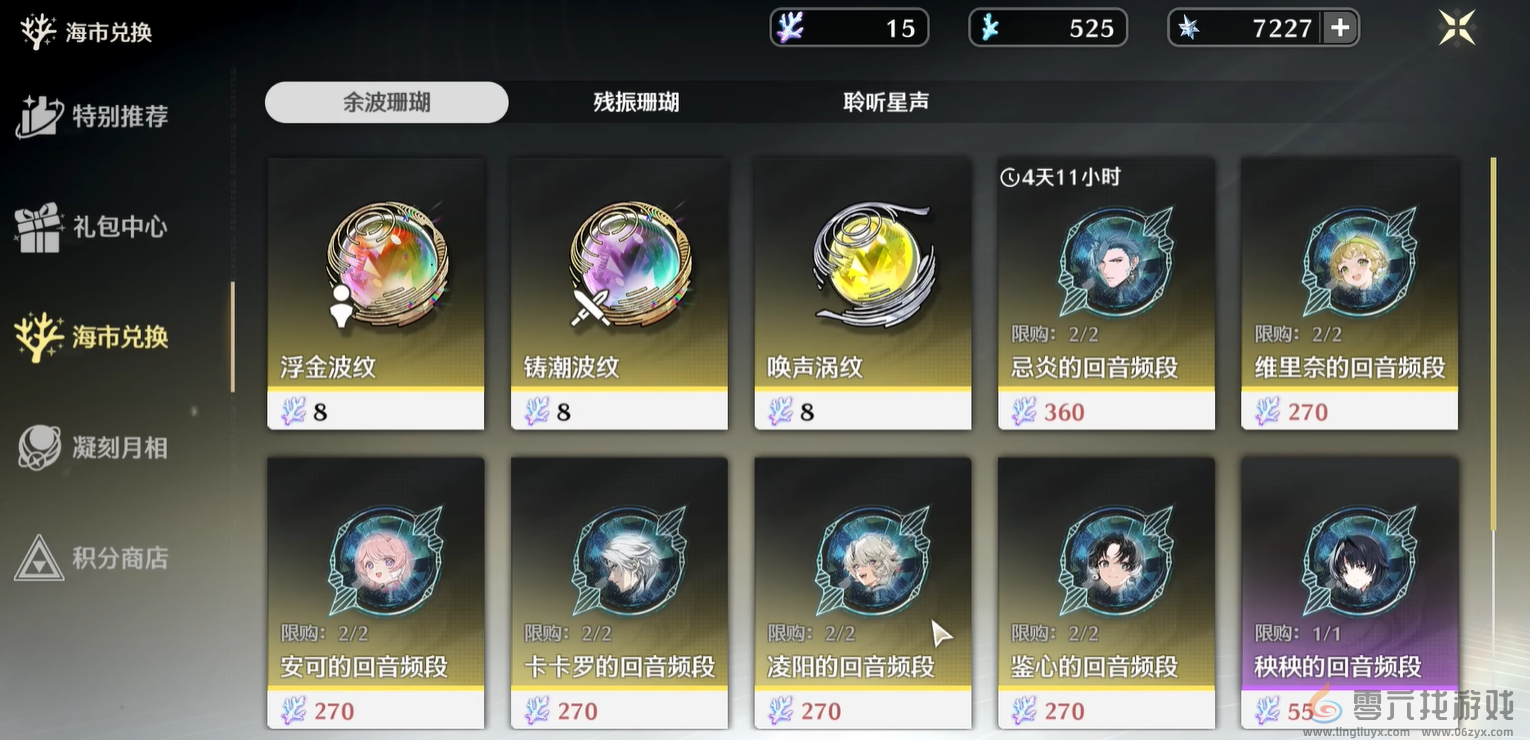The image size is (1530, 740).
Task: Click the exit icon in top-right corner
Action: [1457, 27]
